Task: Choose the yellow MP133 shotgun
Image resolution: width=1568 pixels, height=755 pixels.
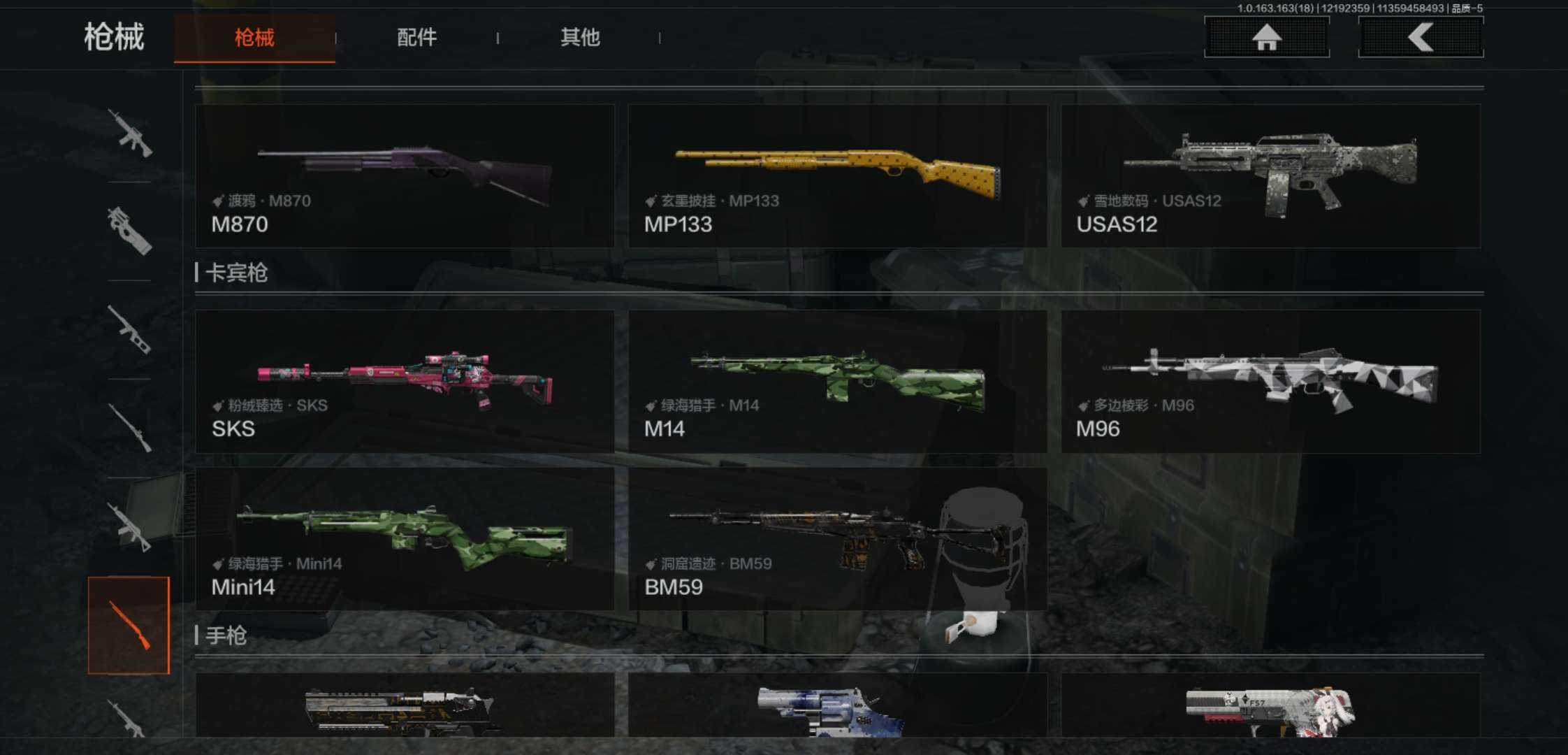Action: click(837, 176)
